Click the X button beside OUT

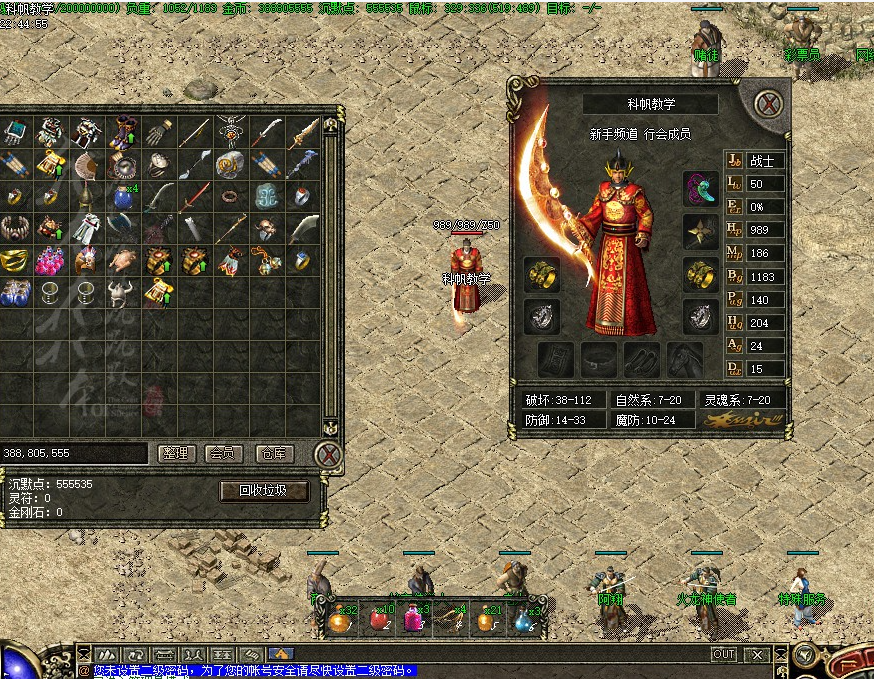tap(758, 654)
